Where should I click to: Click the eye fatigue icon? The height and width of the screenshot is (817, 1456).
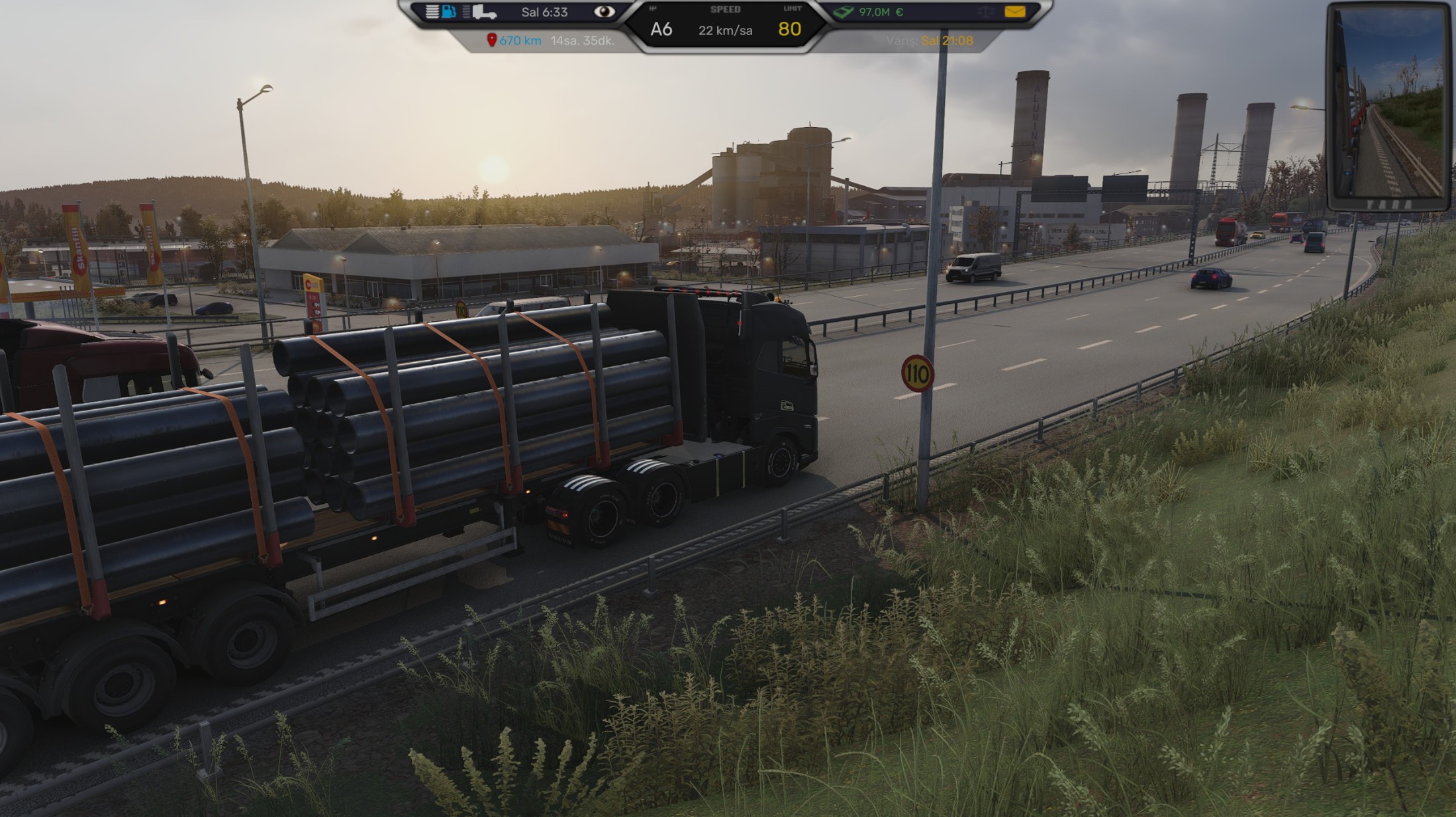pyautogui.click(x=603, y=12)
